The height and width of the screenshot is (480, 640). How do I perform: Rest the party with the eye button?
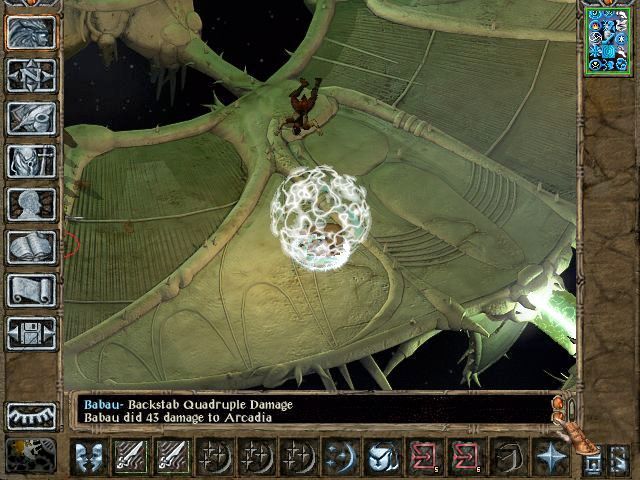click(32, 415)
